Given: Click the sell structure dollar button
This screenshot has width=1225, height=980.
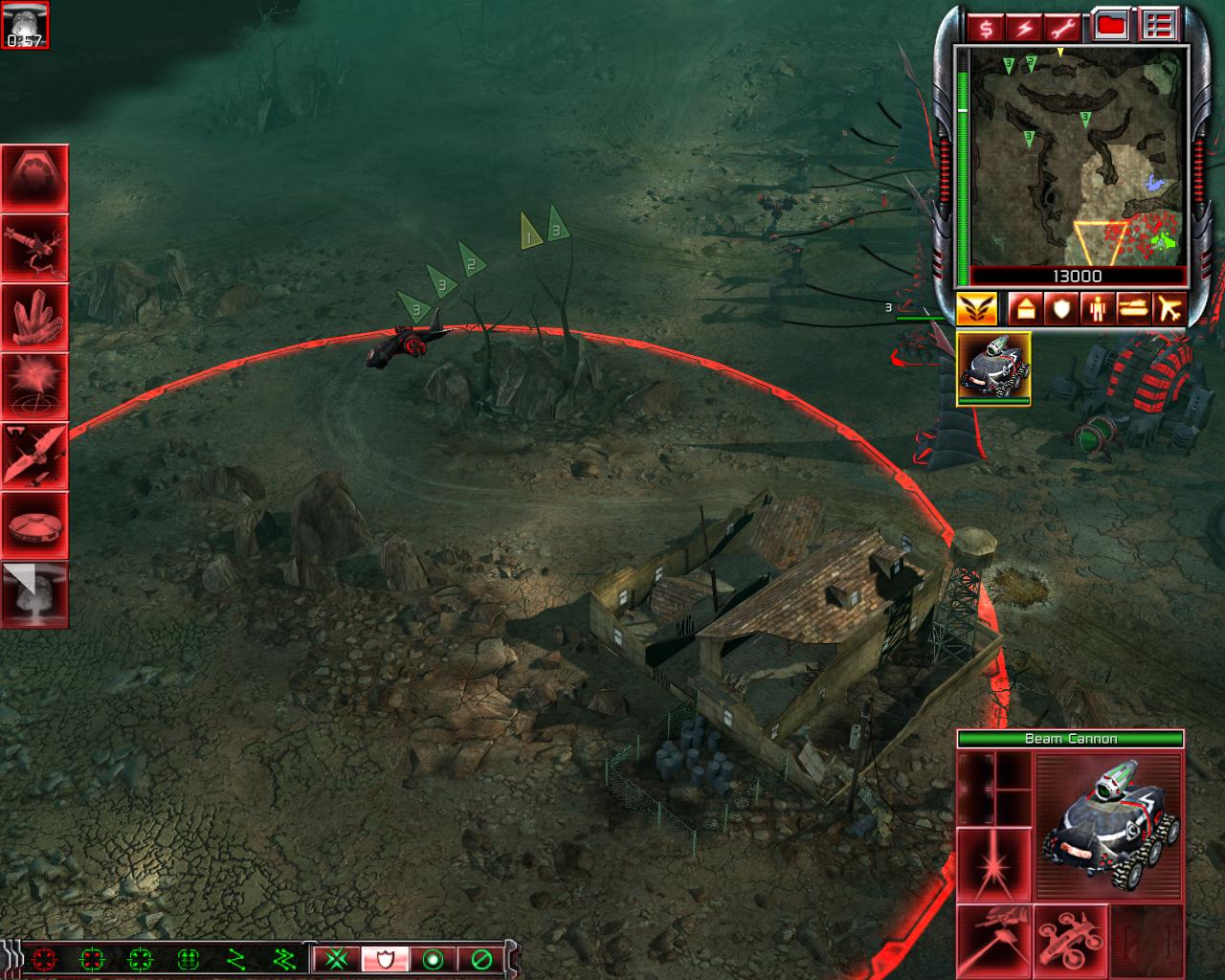Looking at the screenshot, I should click(987, 27).
